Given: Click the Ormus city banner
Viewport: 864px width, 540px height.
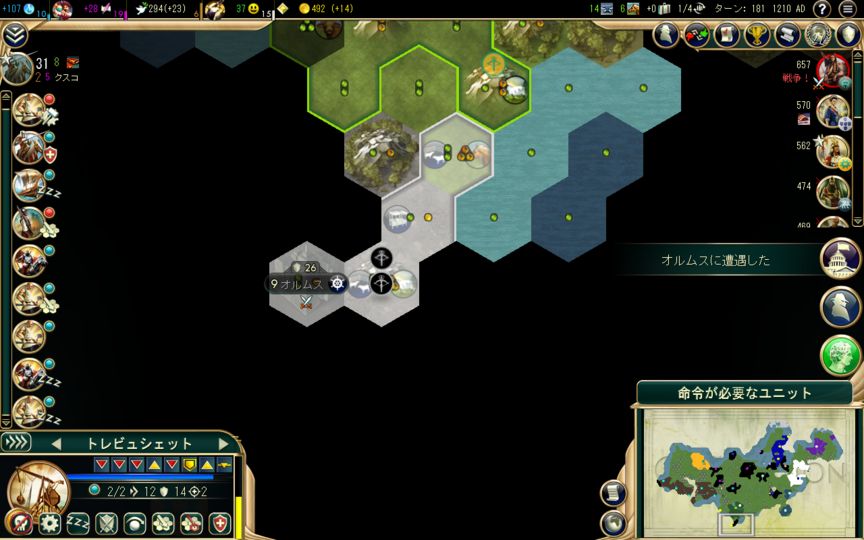Looking at the screenshot, I should pos(299,284).
